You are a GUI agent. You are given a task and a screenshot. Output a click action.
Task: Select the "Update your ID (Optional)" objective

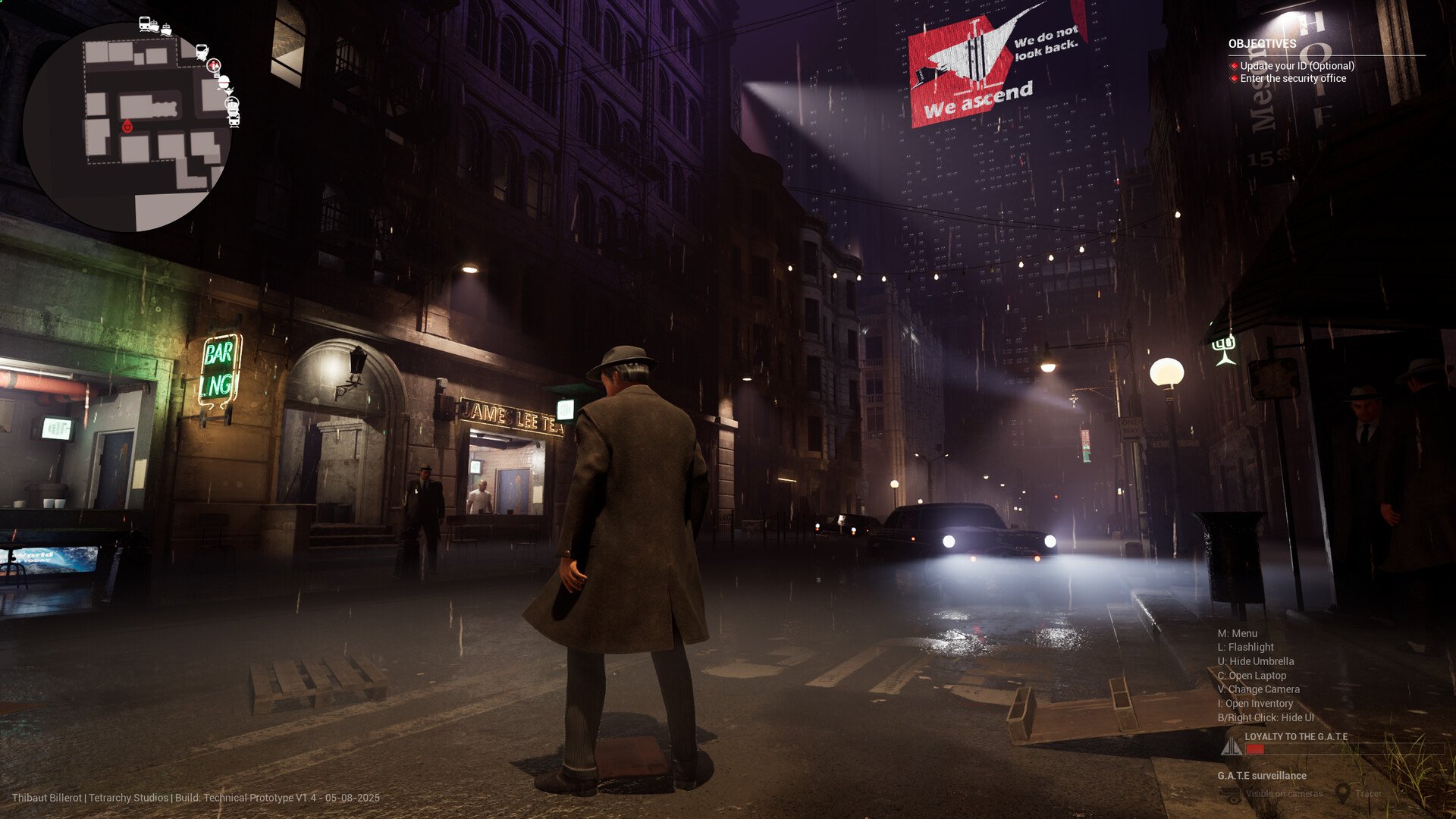[1297, 66]
